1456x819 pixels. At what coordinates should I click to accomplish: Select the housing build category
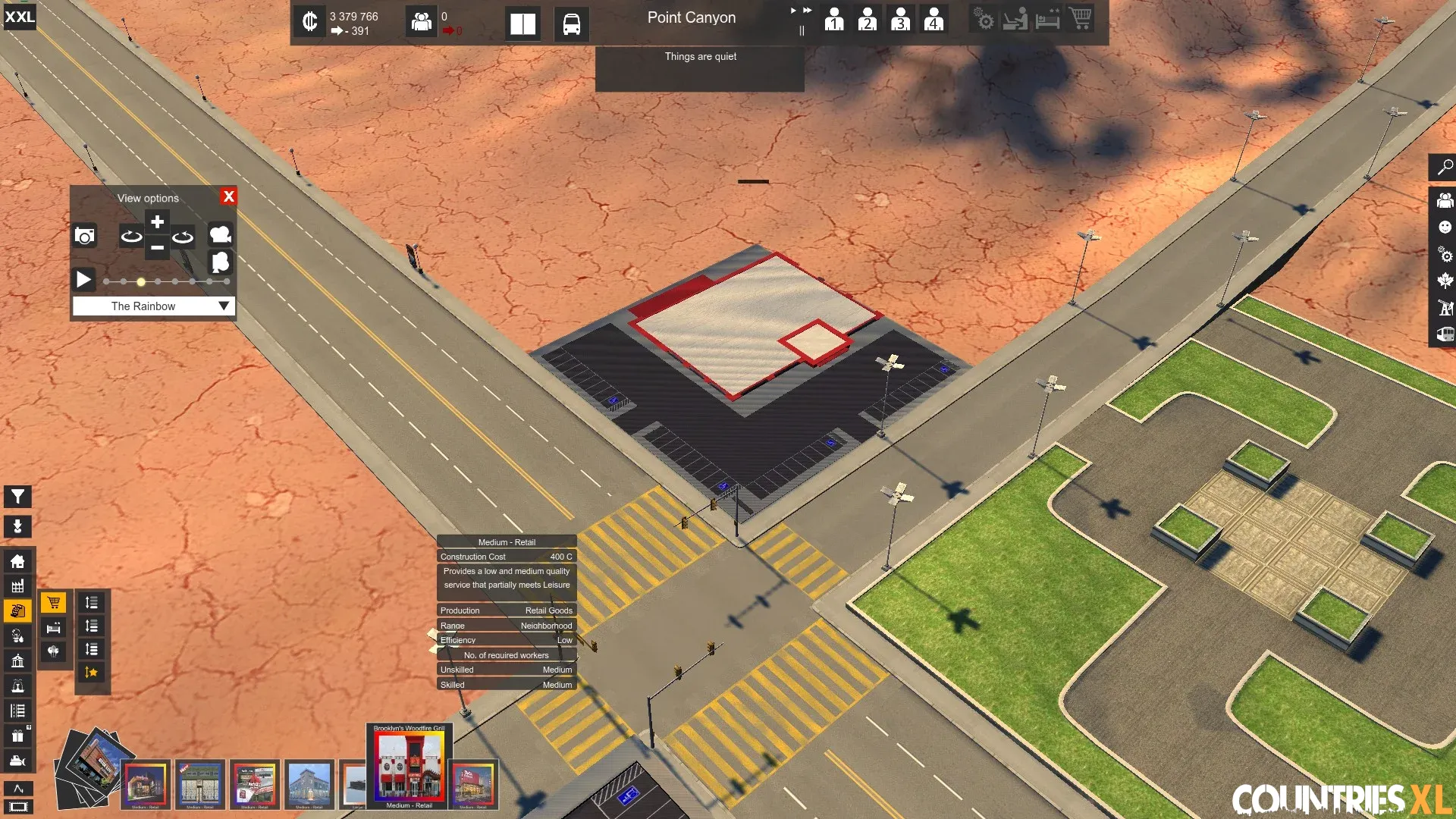point(17,561)
